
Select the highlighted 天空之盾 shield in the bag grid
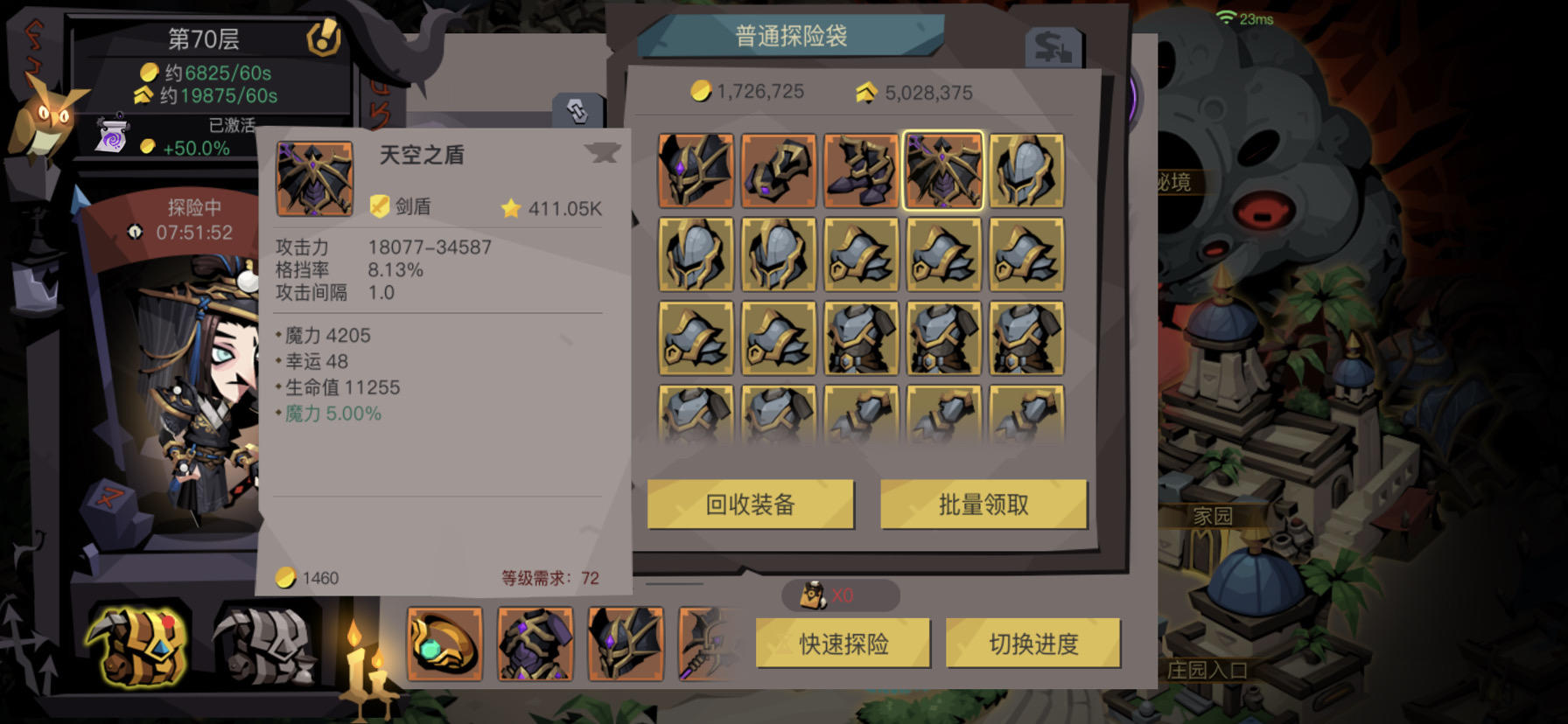942,170
